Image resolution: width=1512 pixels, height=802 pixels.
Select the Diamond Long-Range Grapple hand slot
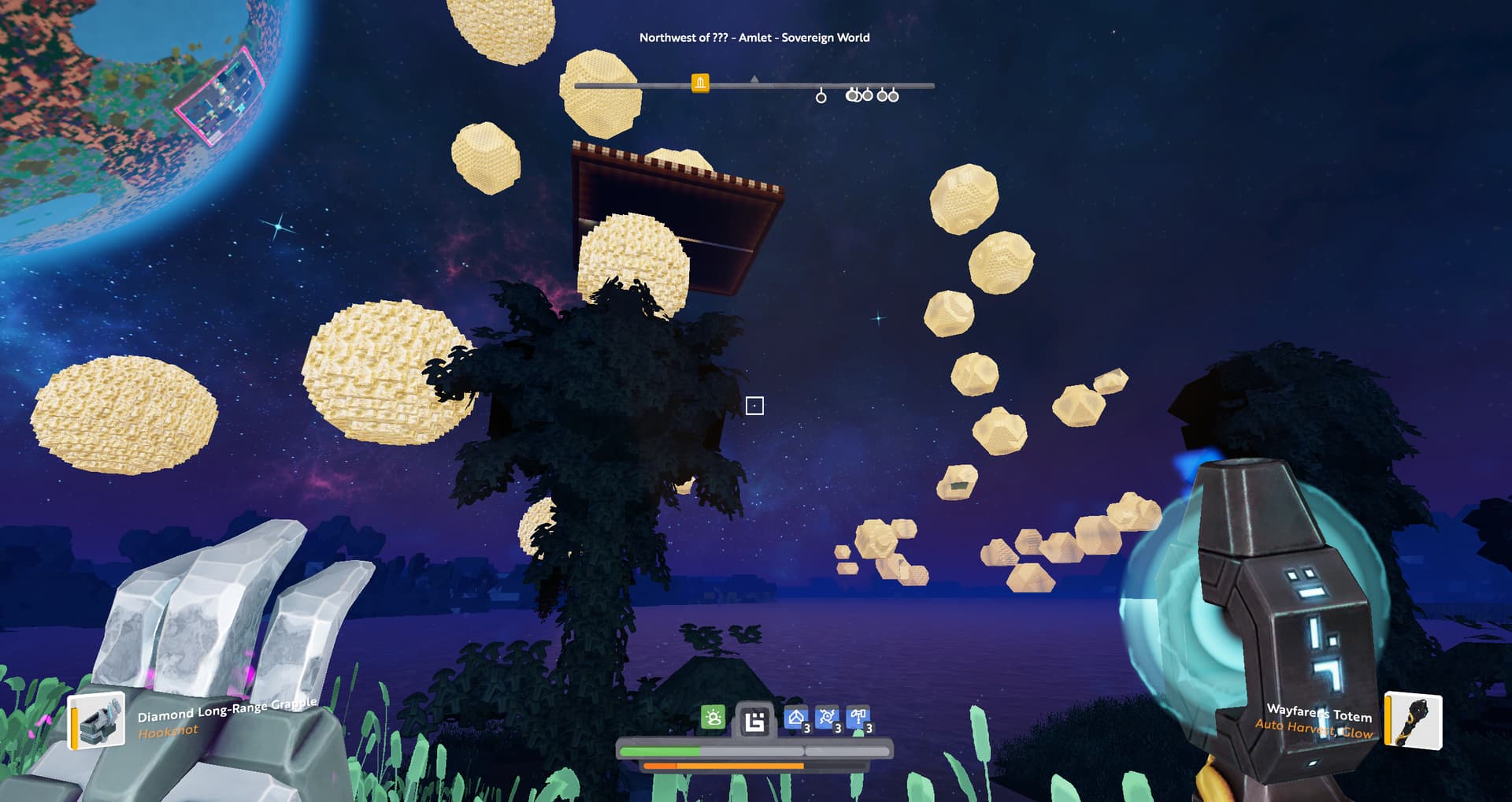coord(98,720)
